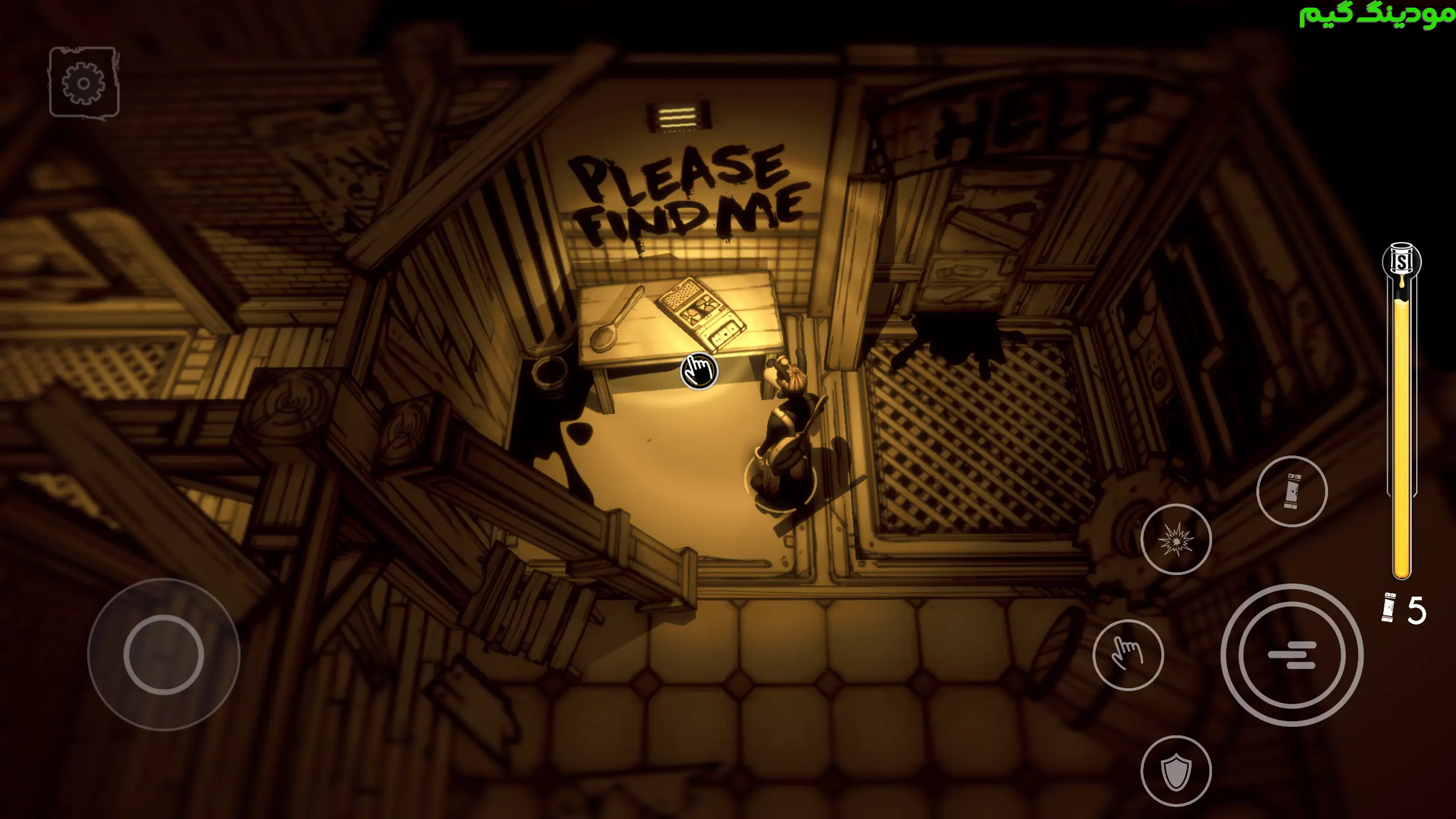Tap the hand interact prompt by the table
Screen dimensions: 1456x819
pos(699,371)
